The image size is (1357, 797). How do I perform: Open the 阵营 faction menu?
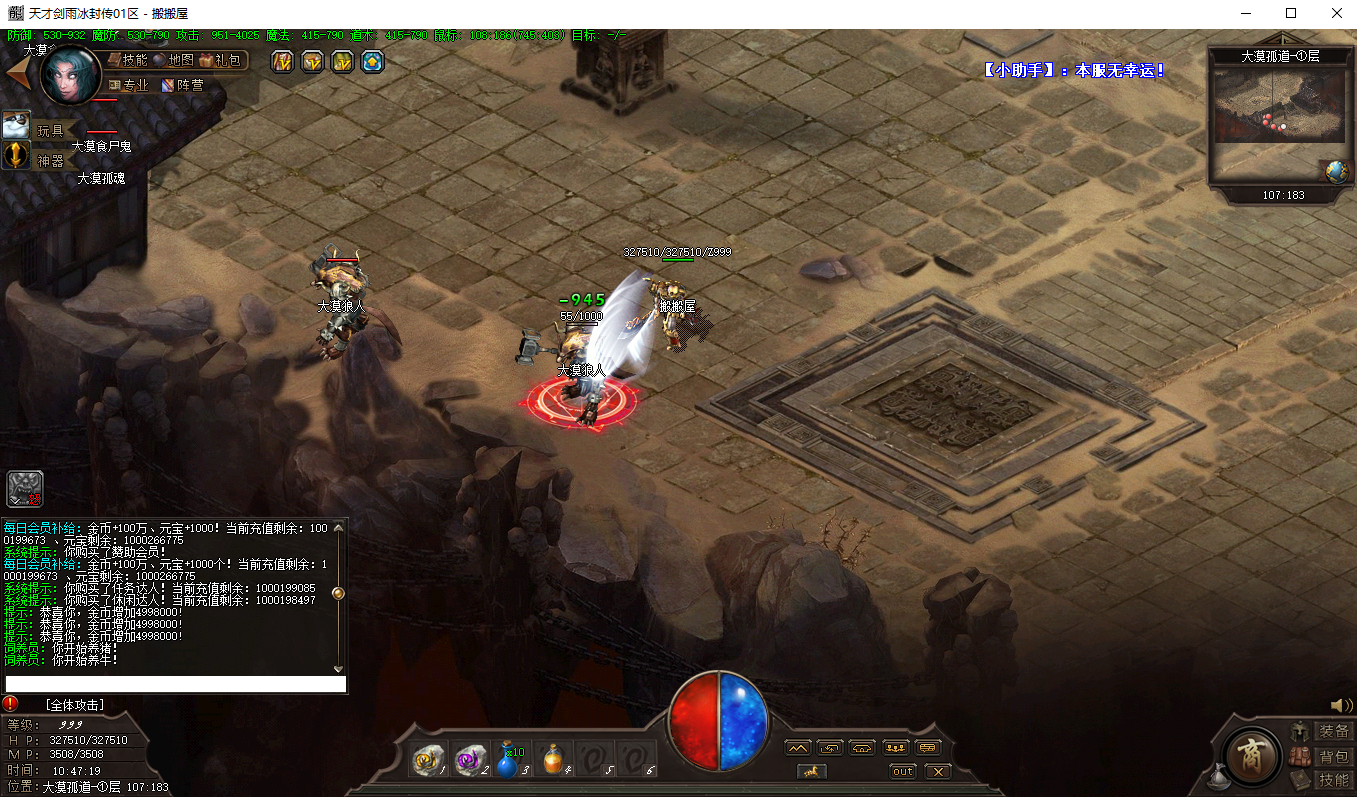(x=183, y=85)
